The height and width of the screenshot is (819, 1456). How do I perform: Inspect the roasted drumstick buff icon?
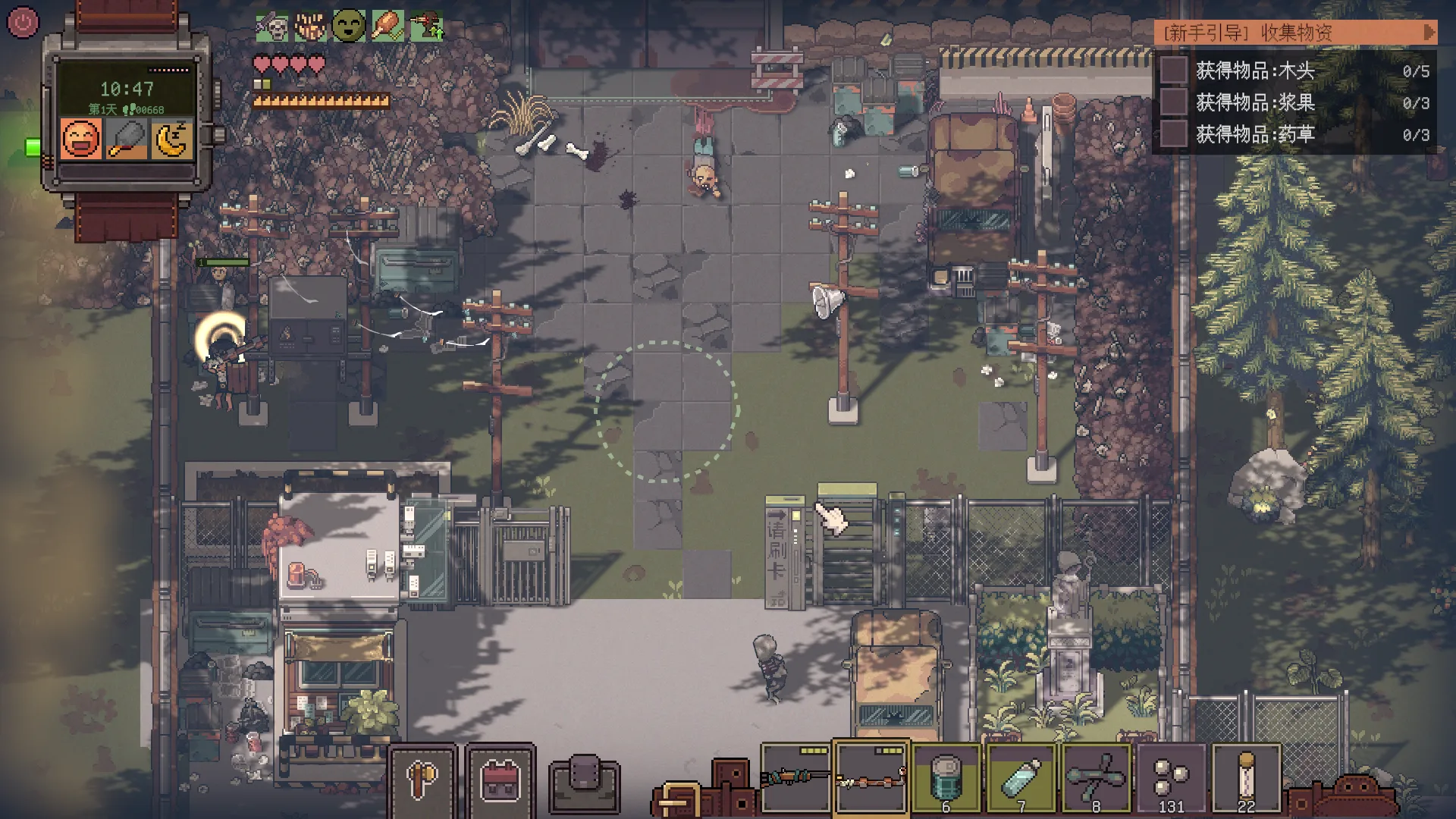(x=388, y=27)
